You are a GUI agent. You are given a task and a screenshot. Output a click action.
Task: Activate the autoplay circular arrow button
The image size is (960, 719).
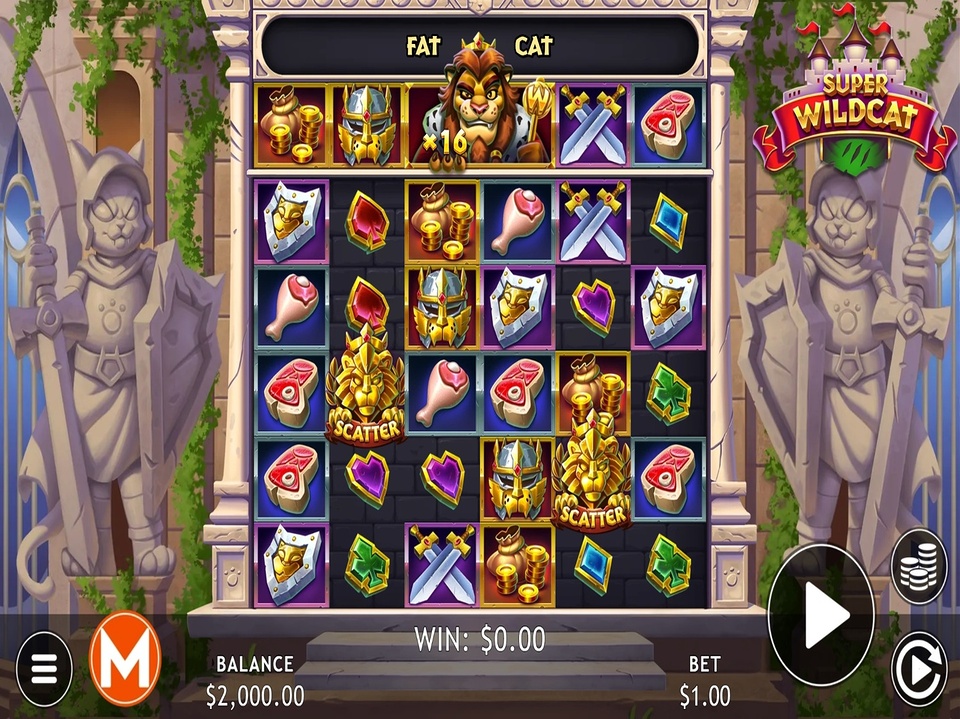(918, 668)
